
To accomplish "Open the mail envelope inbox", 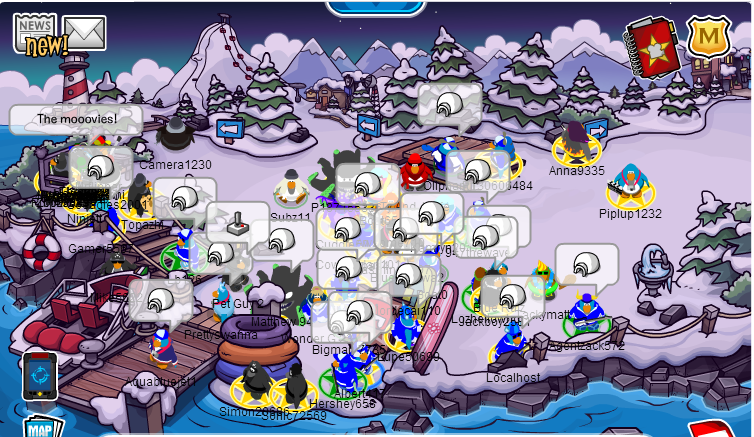I will 85,32.
